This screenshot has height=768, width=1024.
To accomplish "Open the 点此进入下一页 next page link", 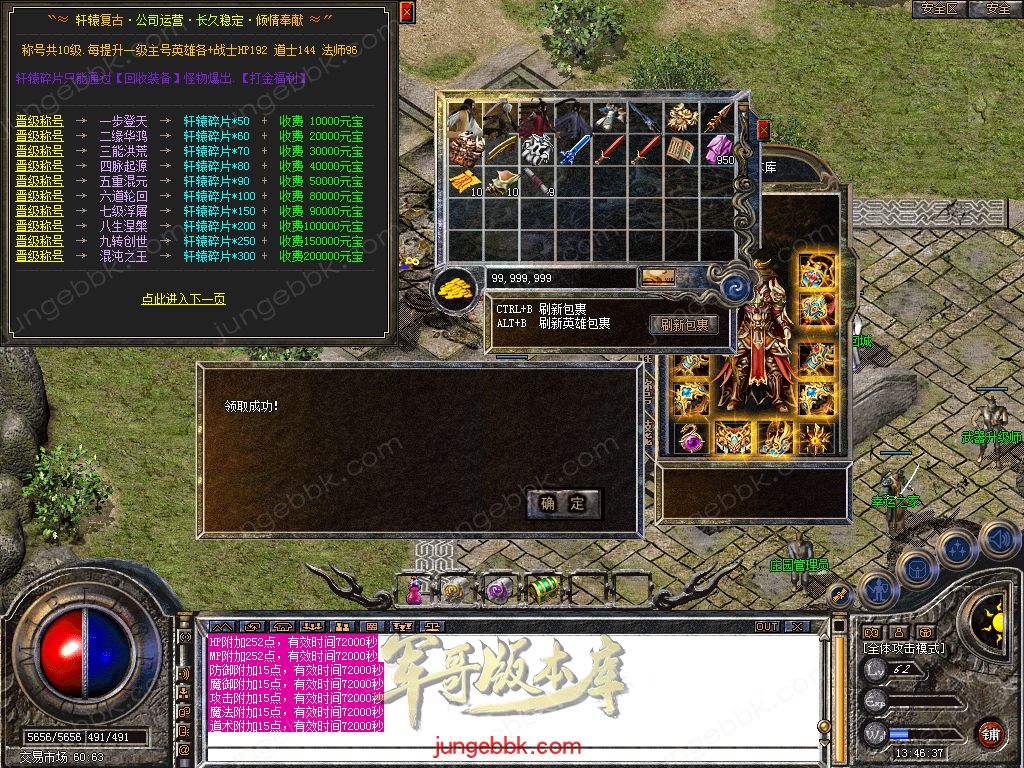I will click(183, 299).
